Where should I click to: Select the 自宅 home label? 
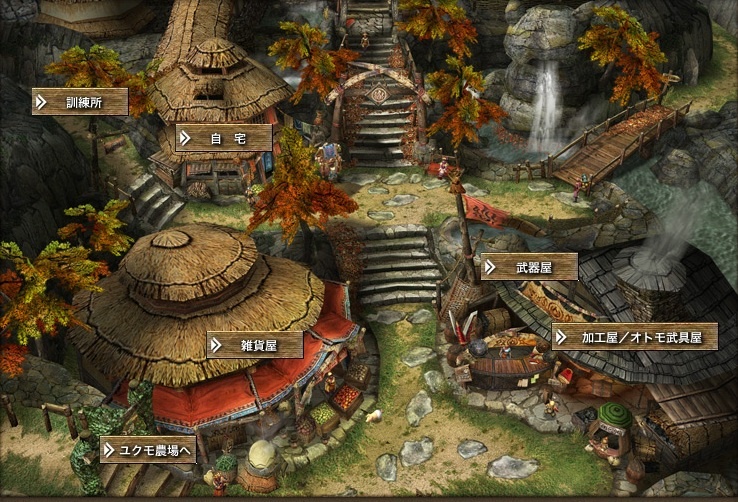pos(225,138)
